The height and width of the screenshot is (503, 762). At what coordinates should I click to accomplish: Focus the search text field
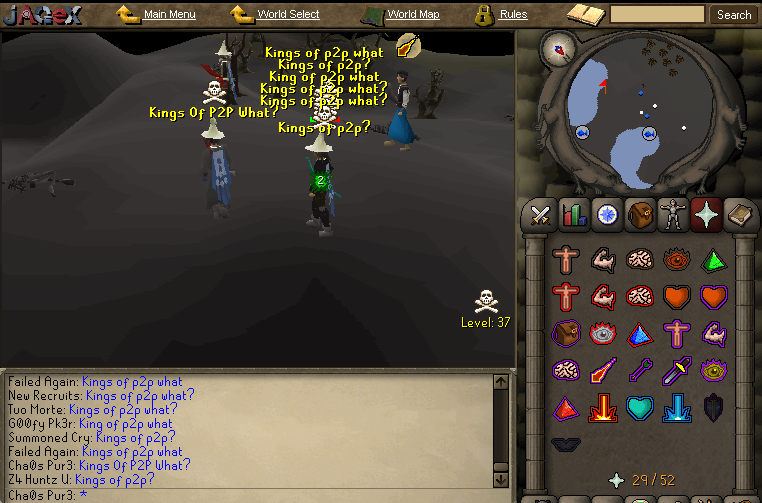(x=657, y=15)
